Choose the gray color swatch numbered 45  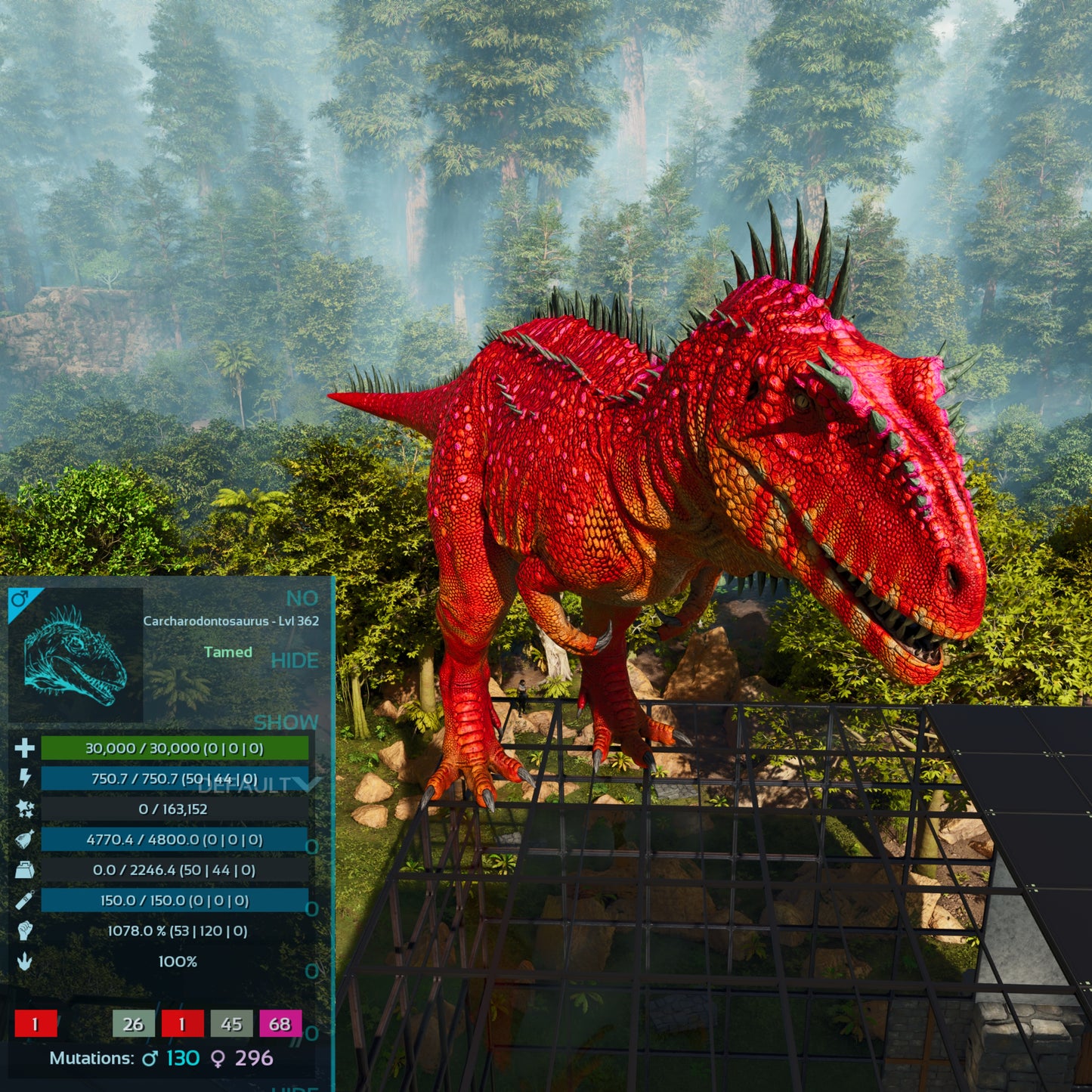point(231,1024)
